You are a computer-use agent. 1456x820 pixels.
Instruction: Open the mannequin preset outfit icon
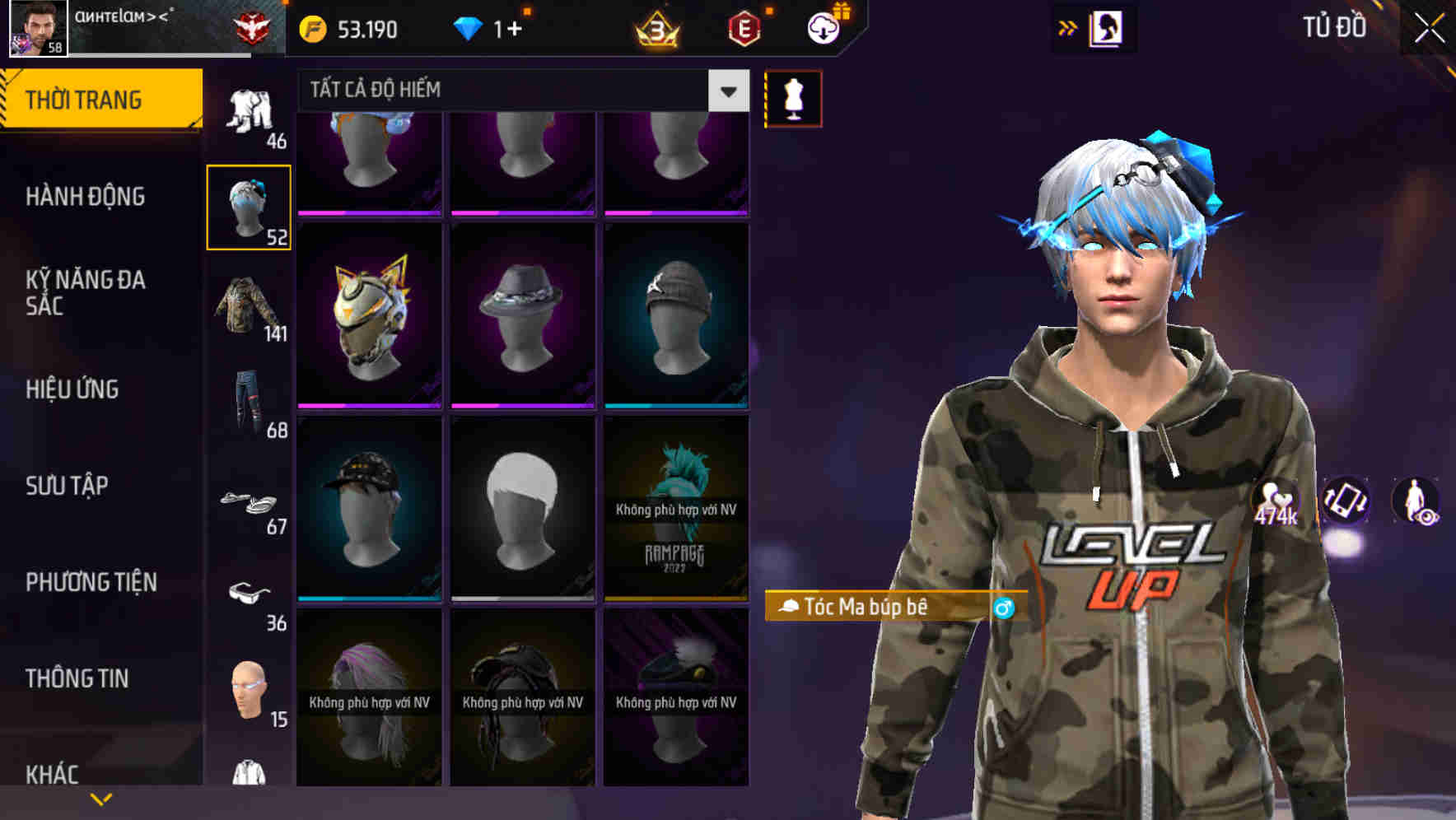[x=793, y=98]
